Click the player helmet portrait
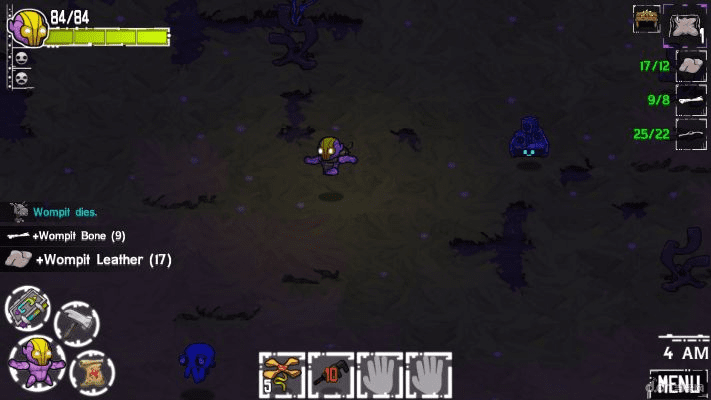 tap(28, 27)
